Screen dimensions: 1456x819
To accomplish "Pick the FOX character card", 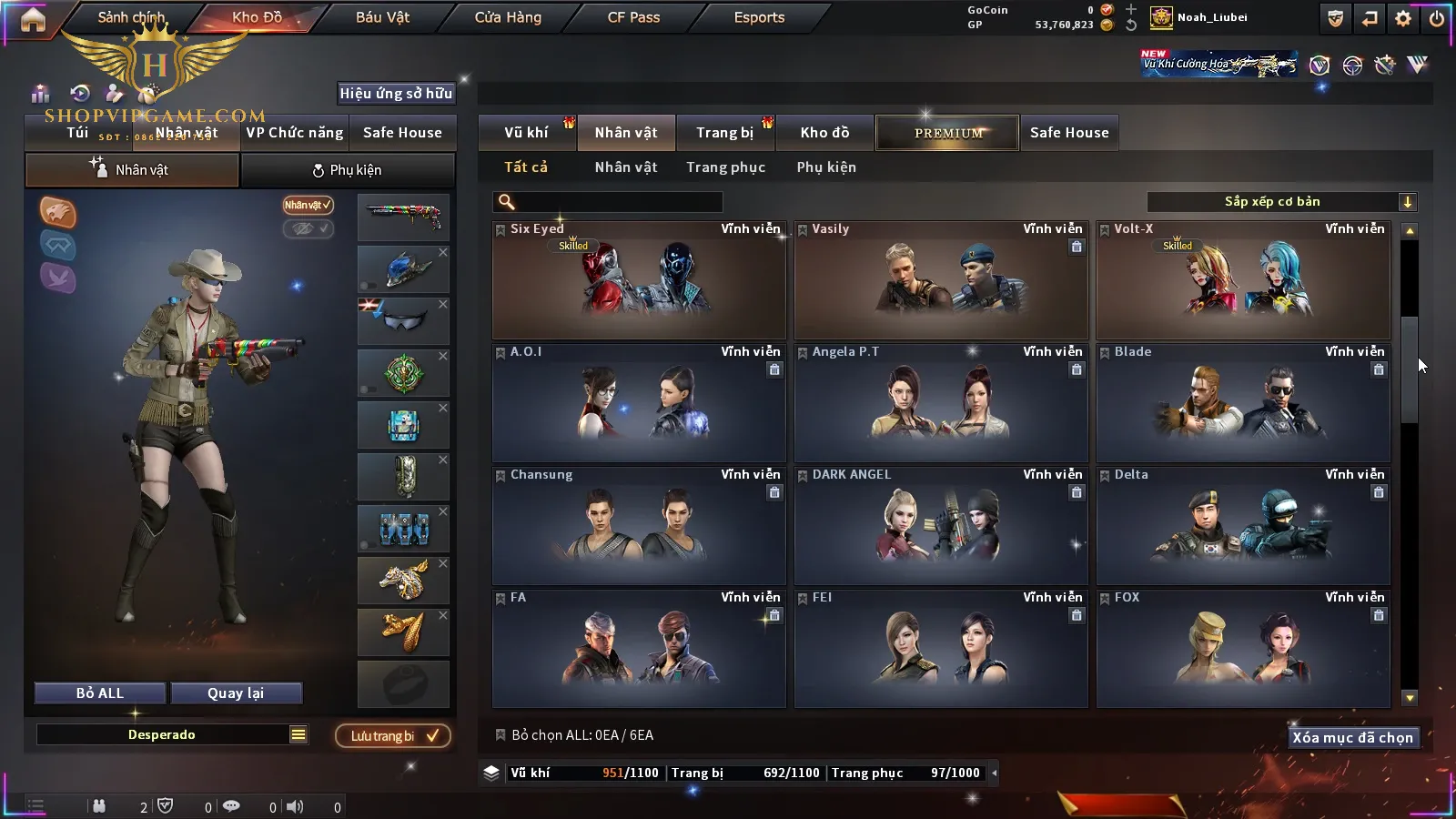I will pos(1243,649).
